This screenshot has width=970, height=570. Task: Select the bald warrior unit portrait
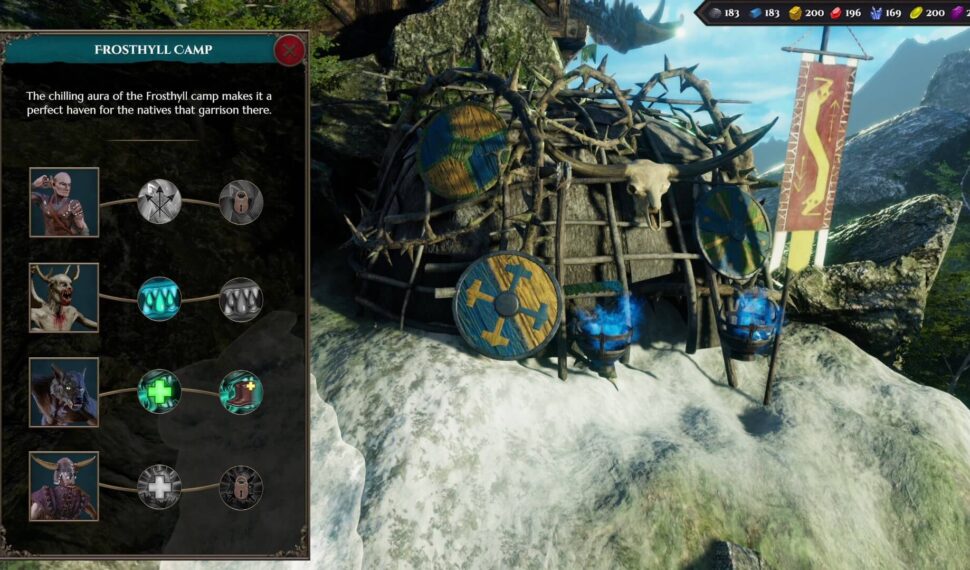point(64,202)
